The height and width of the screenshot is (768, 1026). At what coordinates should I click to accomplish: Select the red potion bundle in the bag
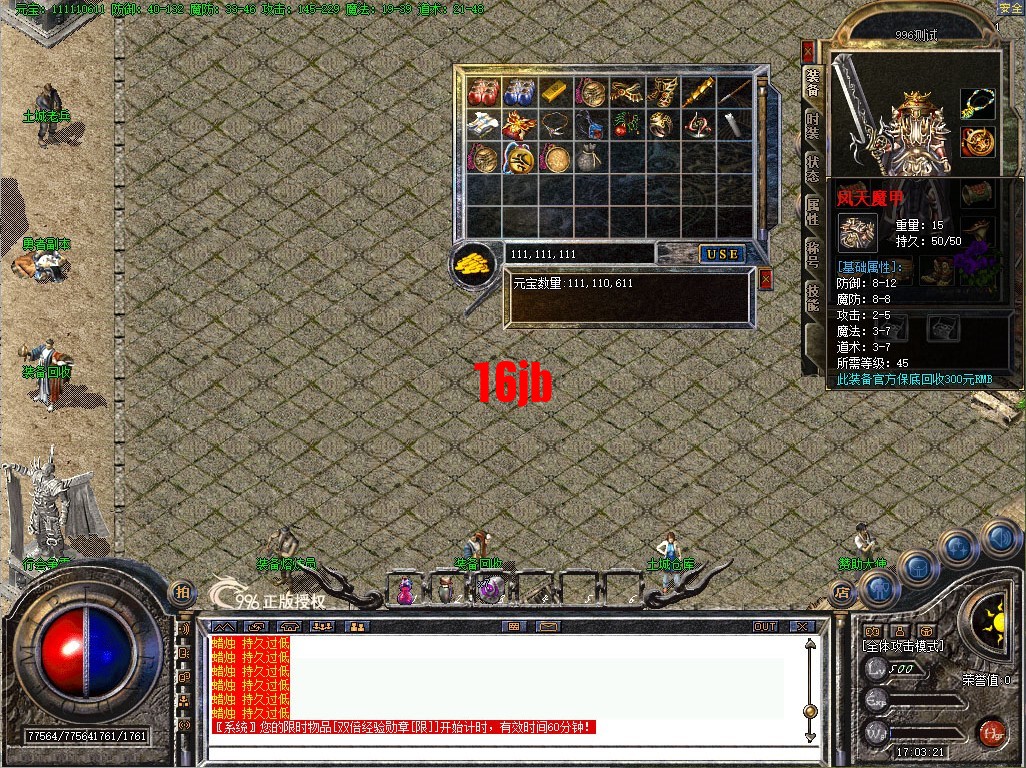pos(483,92)
